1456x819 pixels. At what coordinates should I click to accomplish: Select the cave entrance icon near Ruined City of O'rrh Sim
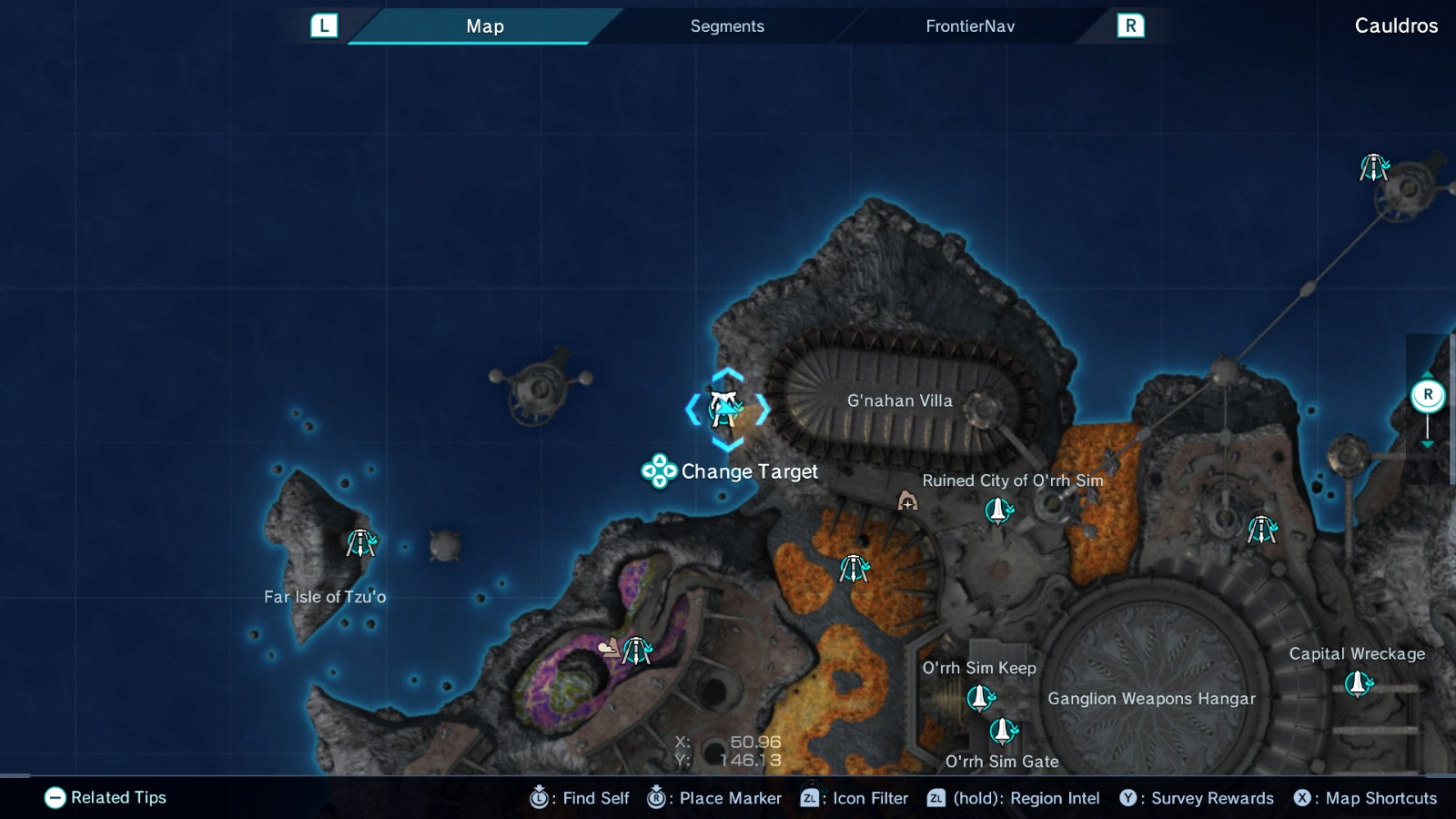pos(906,501)
